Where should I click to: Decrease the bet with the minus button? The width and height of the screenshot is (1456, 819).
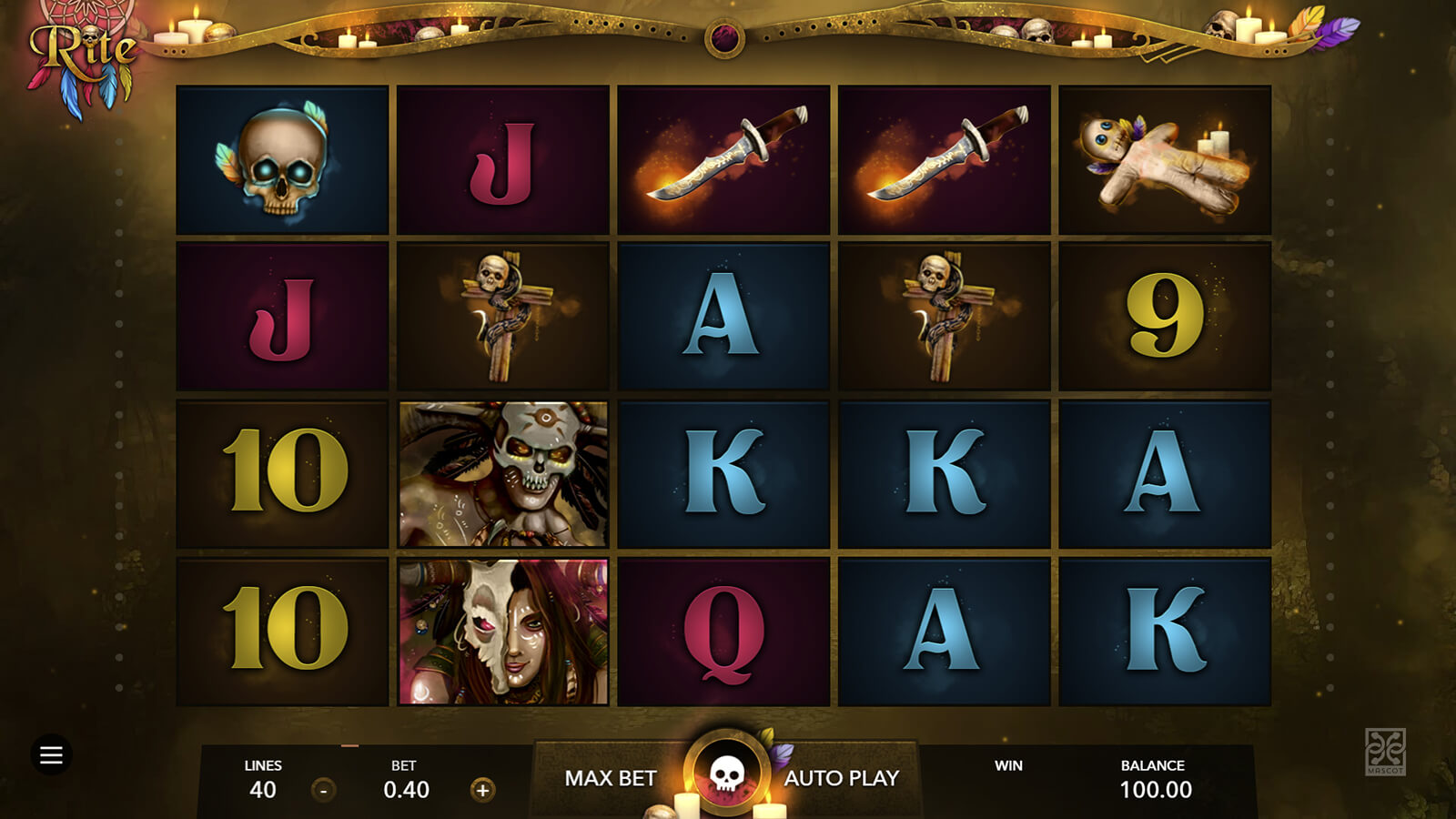coord(323,790)
